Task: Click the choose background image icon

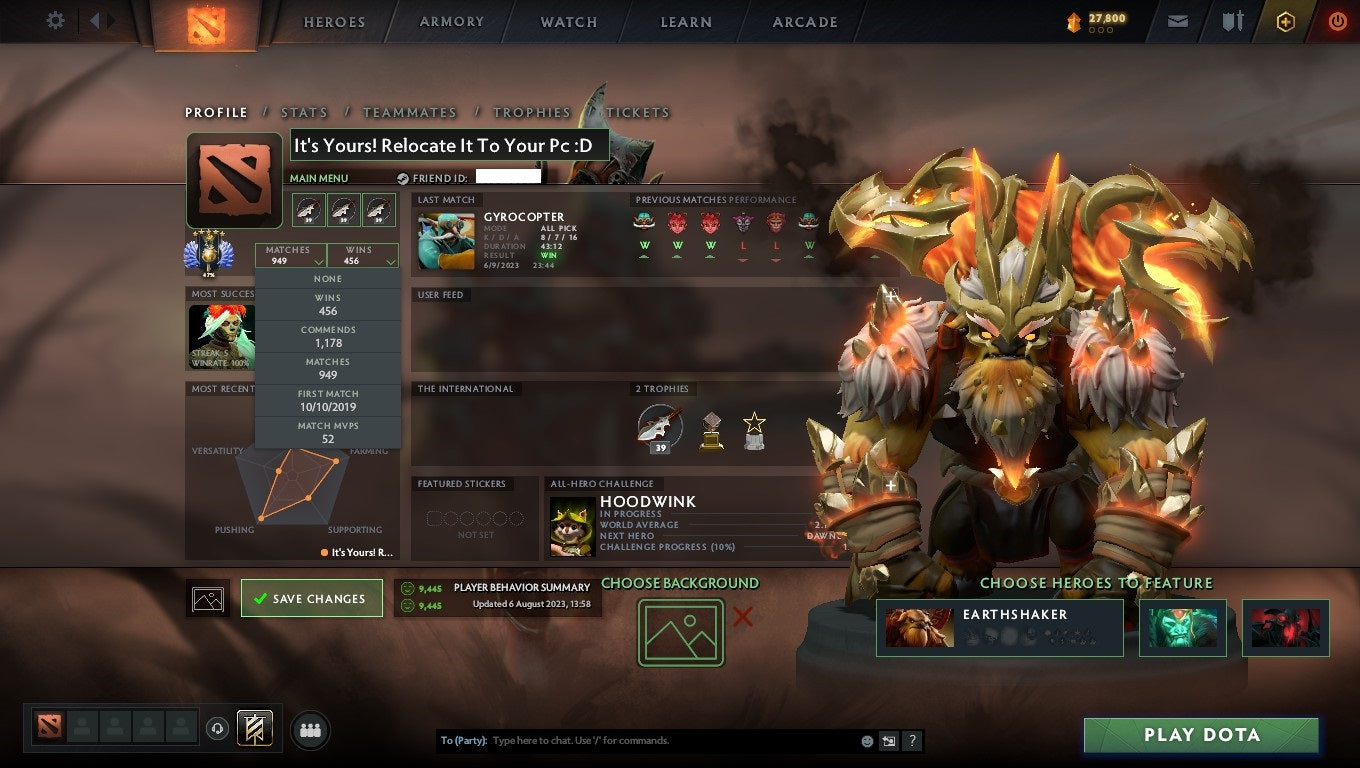Action: 680,633
